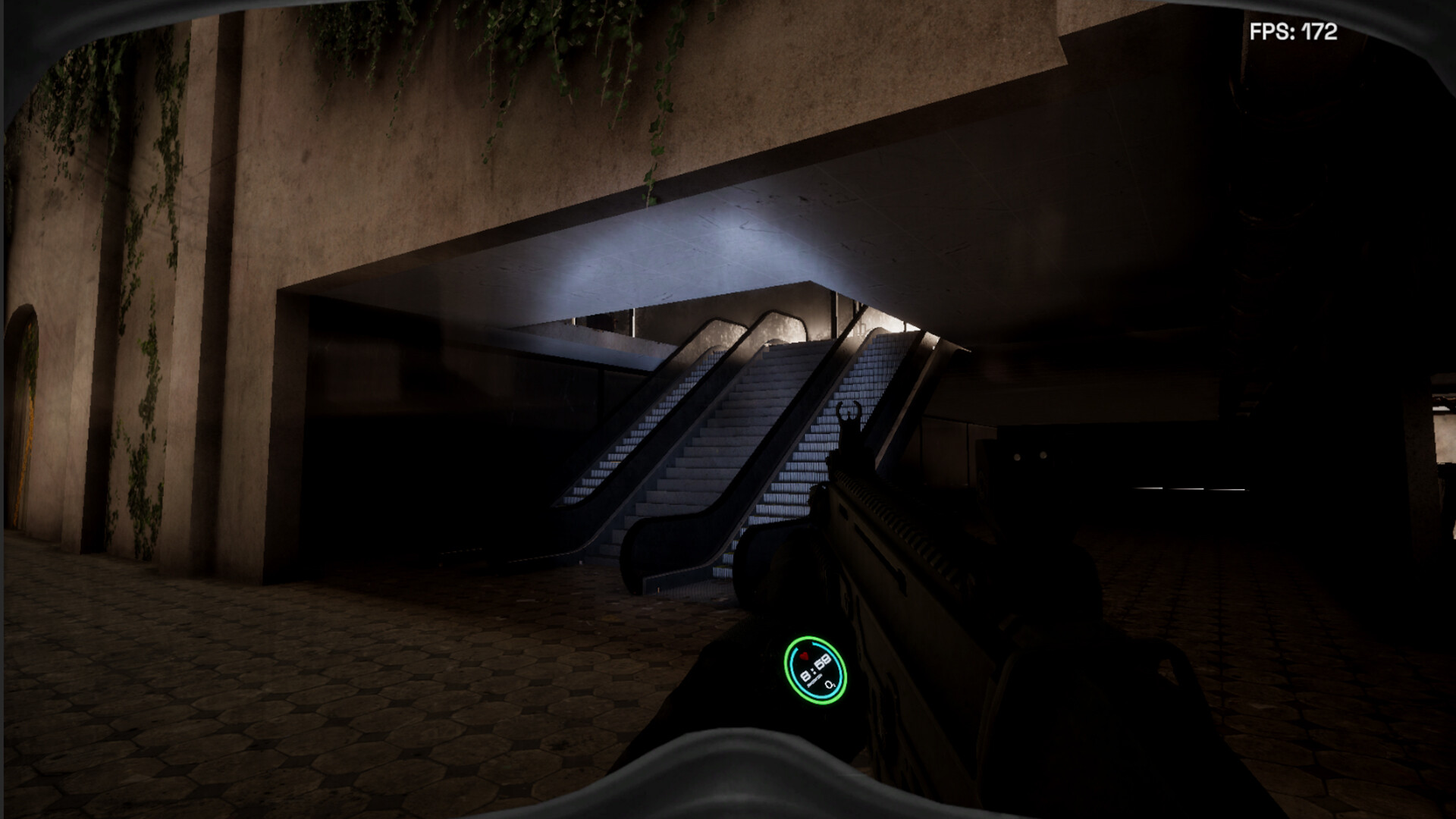Click the red heart icon on the wrist monitor
This screenshot has width=1456, height=819.
tap(804, 657)
